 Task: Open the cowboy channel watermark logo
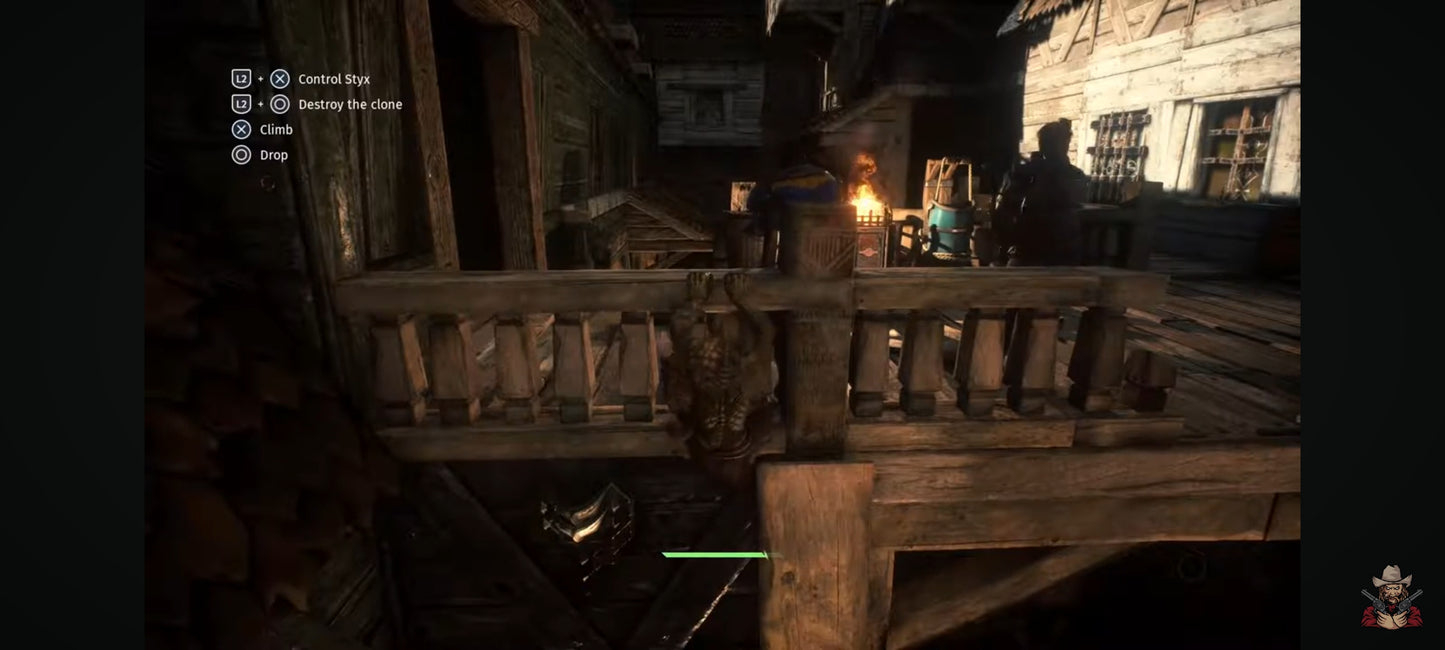pyautogui.click(x=1391, y=598)
